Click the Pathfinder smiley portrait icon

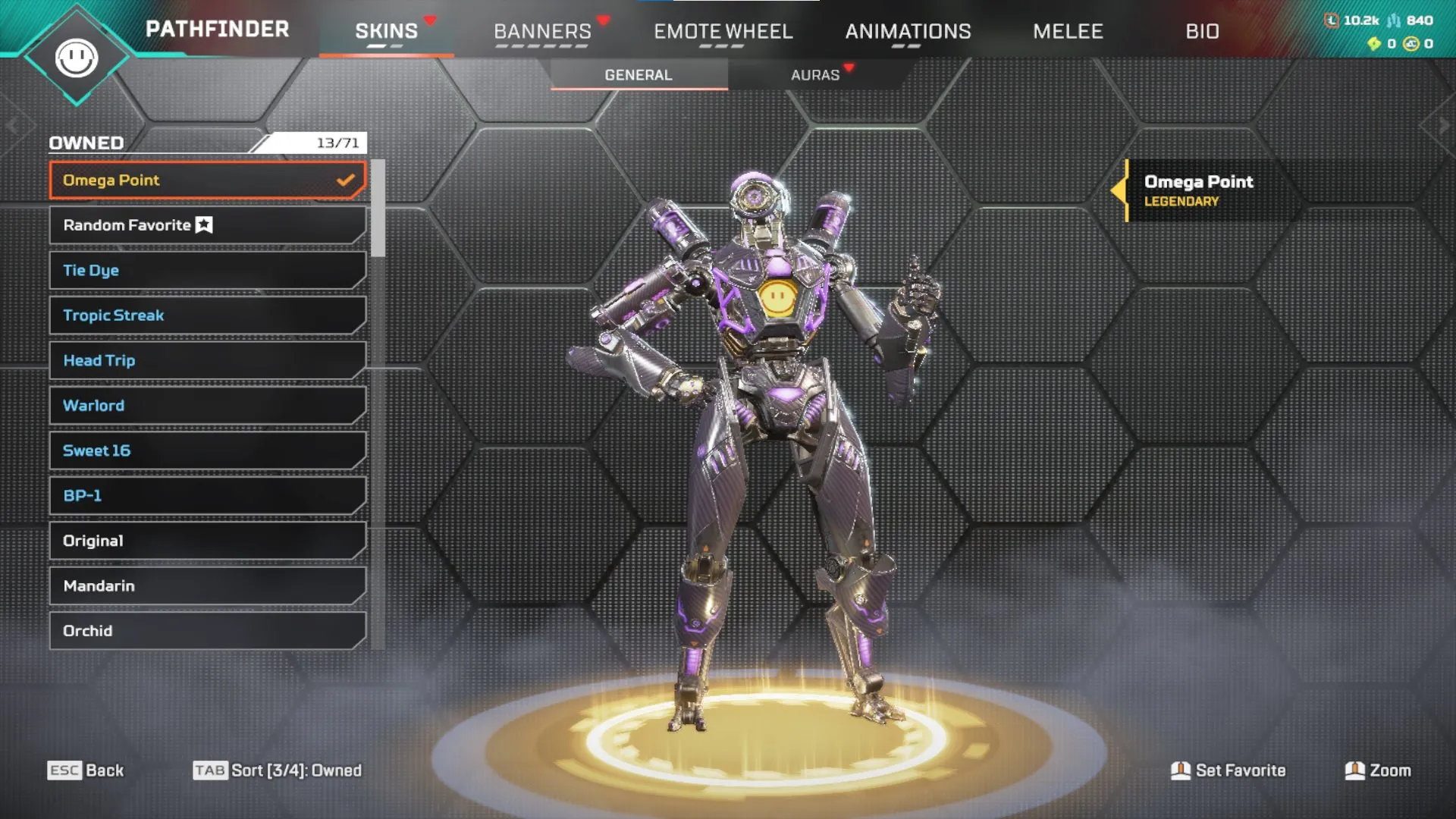pyautogui.click(x=78, y=55)
